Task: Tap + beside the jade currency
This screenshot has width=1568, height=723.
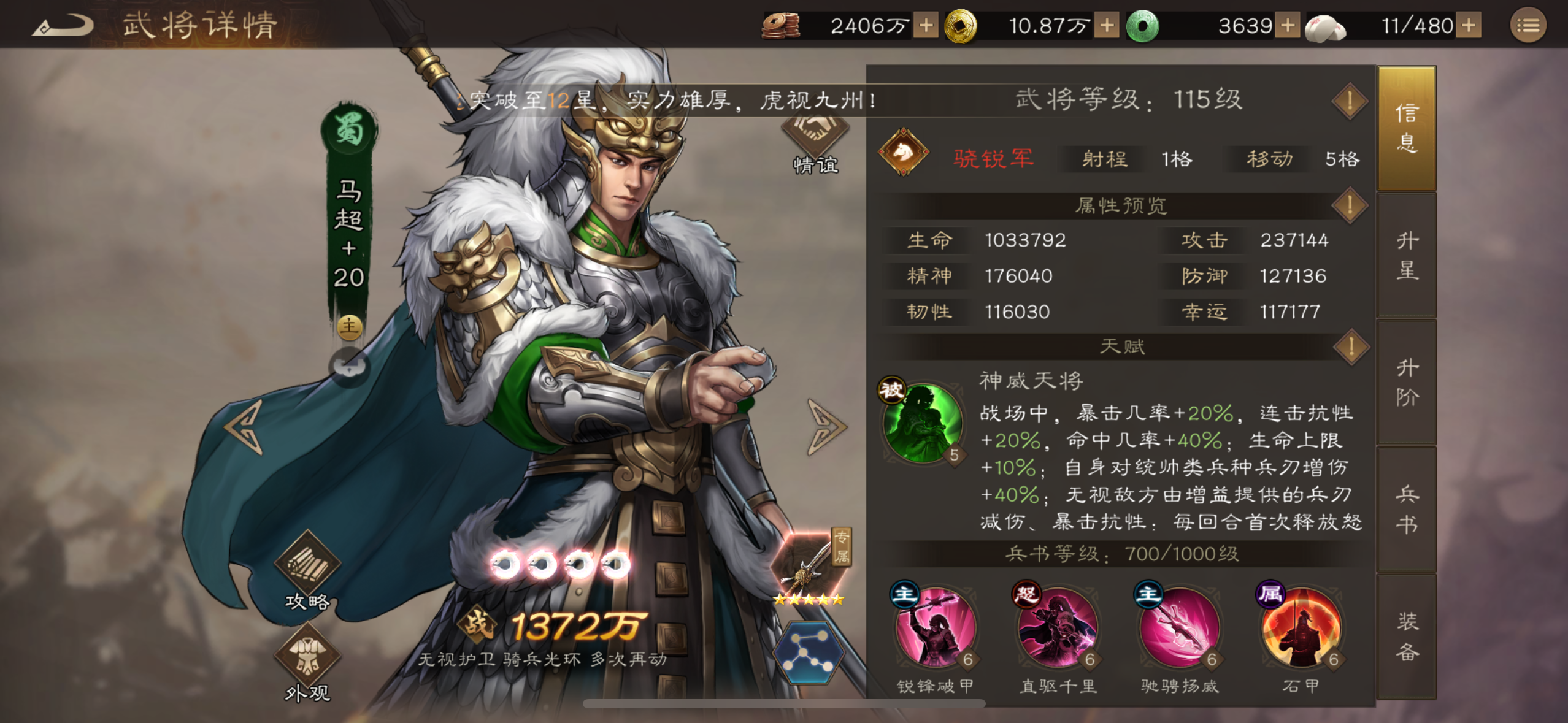Action: pyautogui.click(x=1288, y=26)
